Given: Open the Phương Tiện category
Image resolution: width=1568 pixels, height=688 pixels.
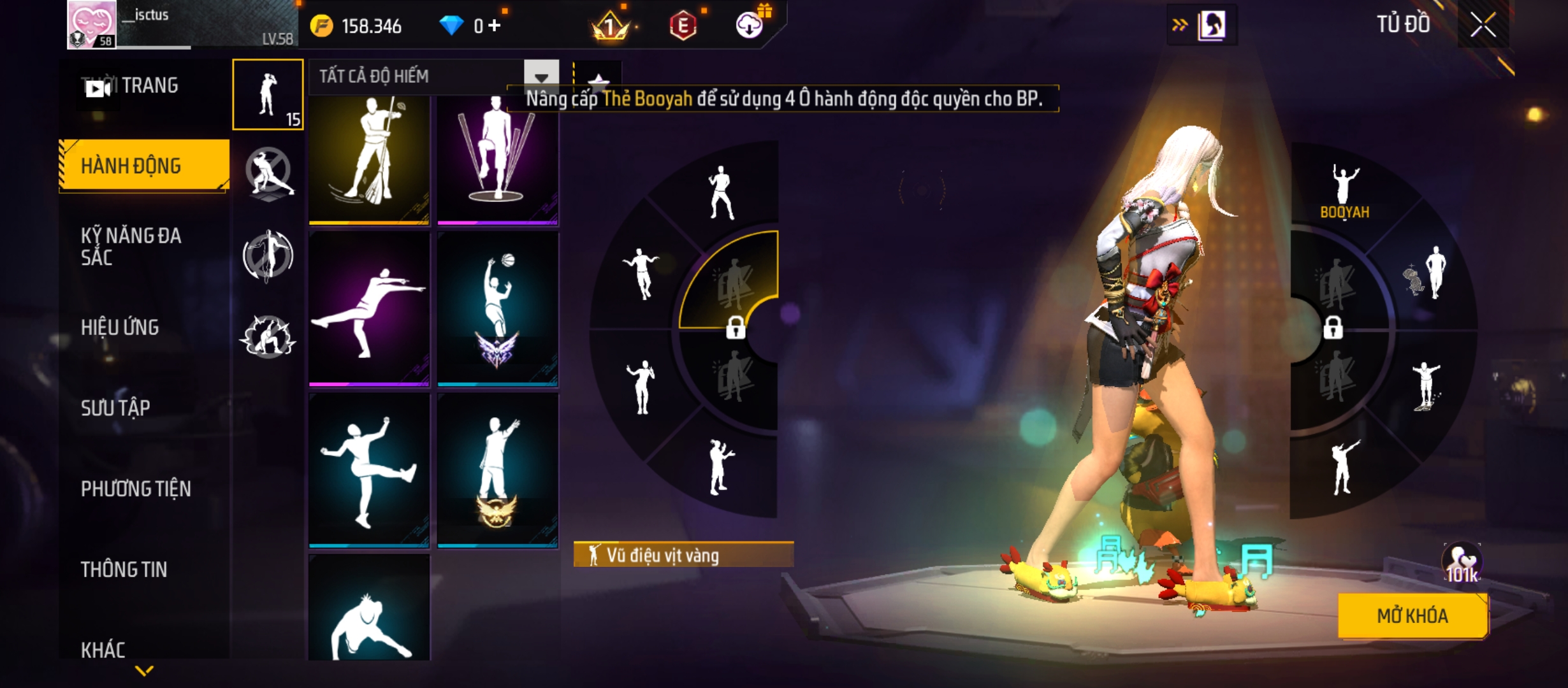Looking at the screenshot, I should (143, 489).
